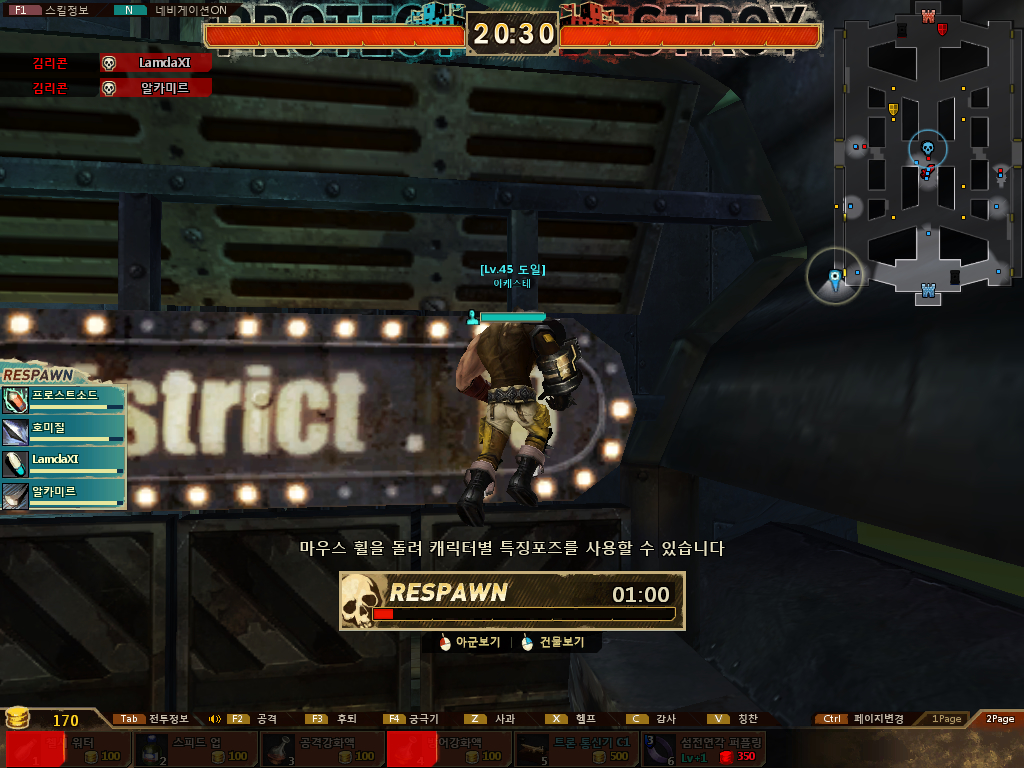Image resolution: width=1024 pixels, height=768 pixels.
Task: Select the 호미질 teammate row
Action: click(x=64, y=431)
